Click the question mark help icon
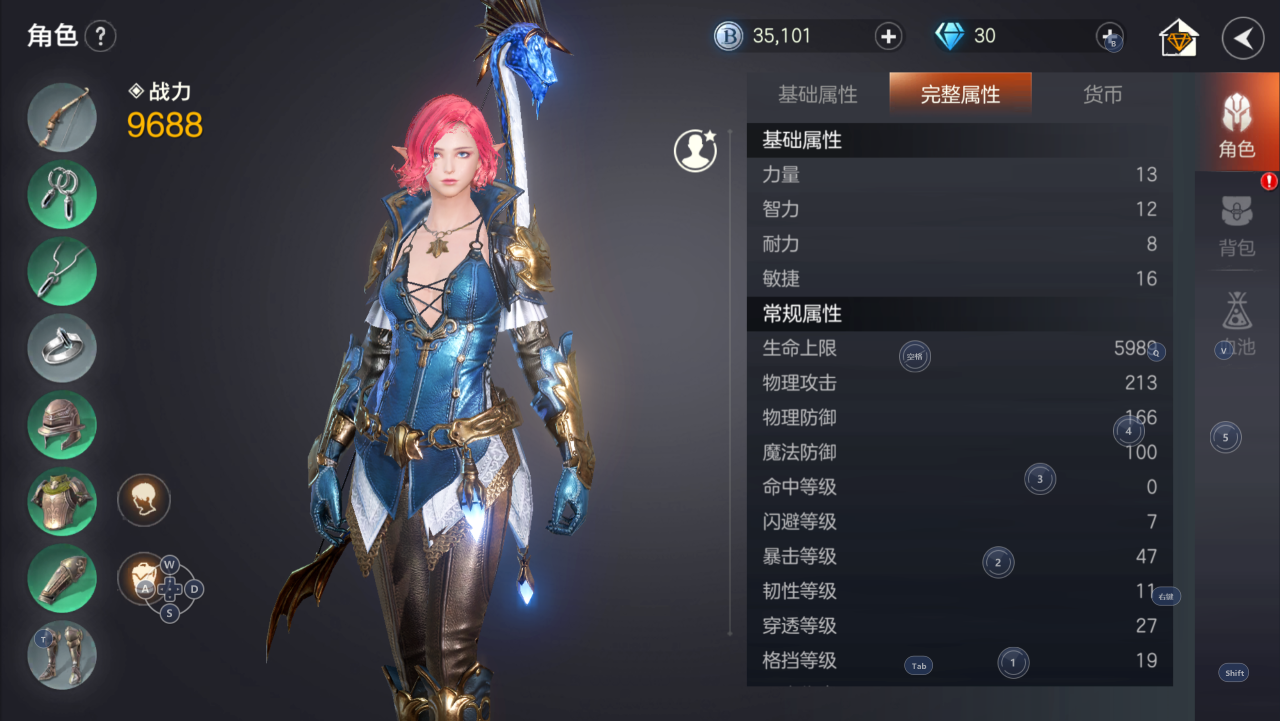The width and height of the screenshot is (1280, 721). [100, 37]
